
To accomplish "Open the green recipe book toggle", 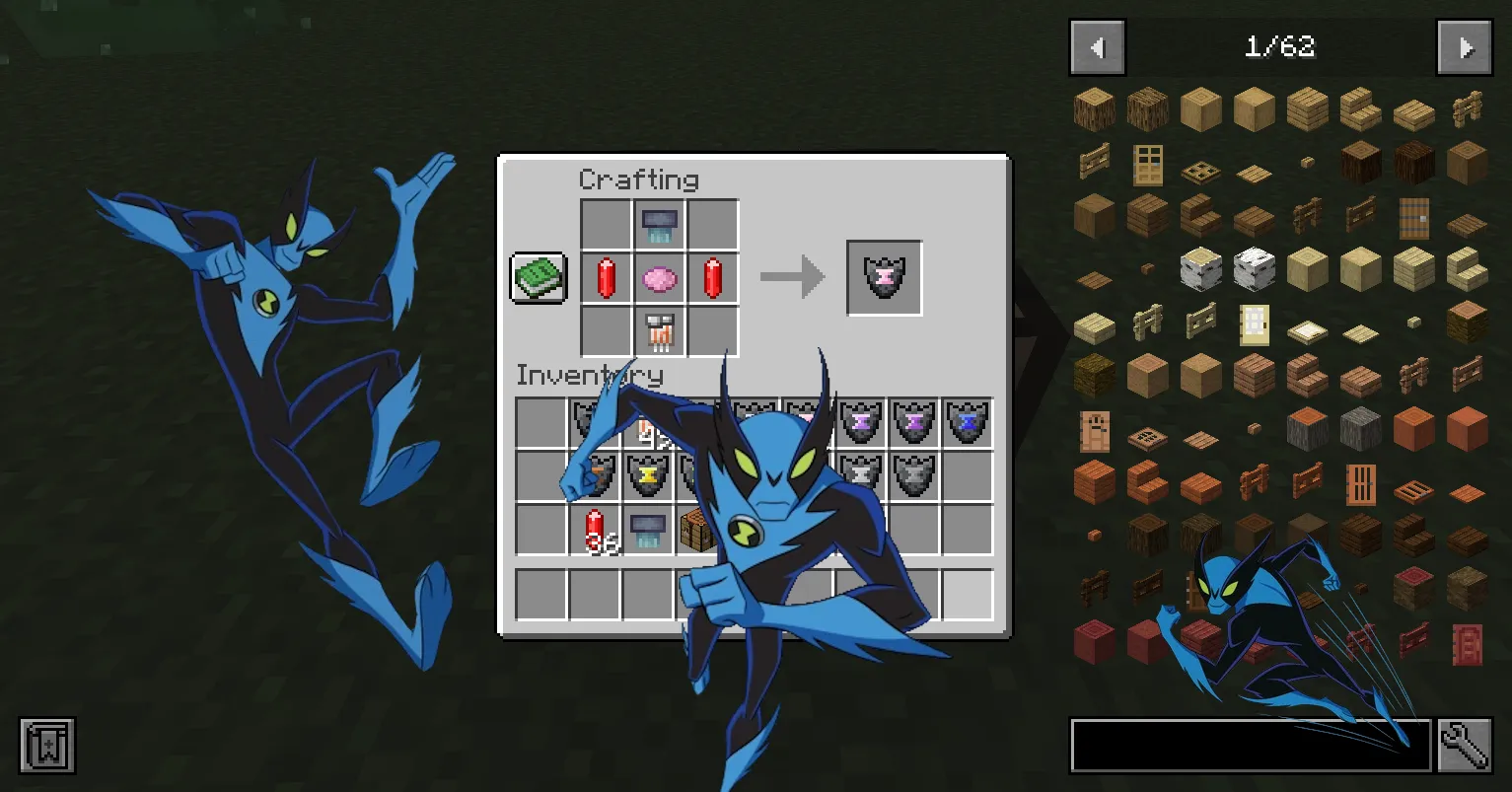I will (x=538, y=277).
